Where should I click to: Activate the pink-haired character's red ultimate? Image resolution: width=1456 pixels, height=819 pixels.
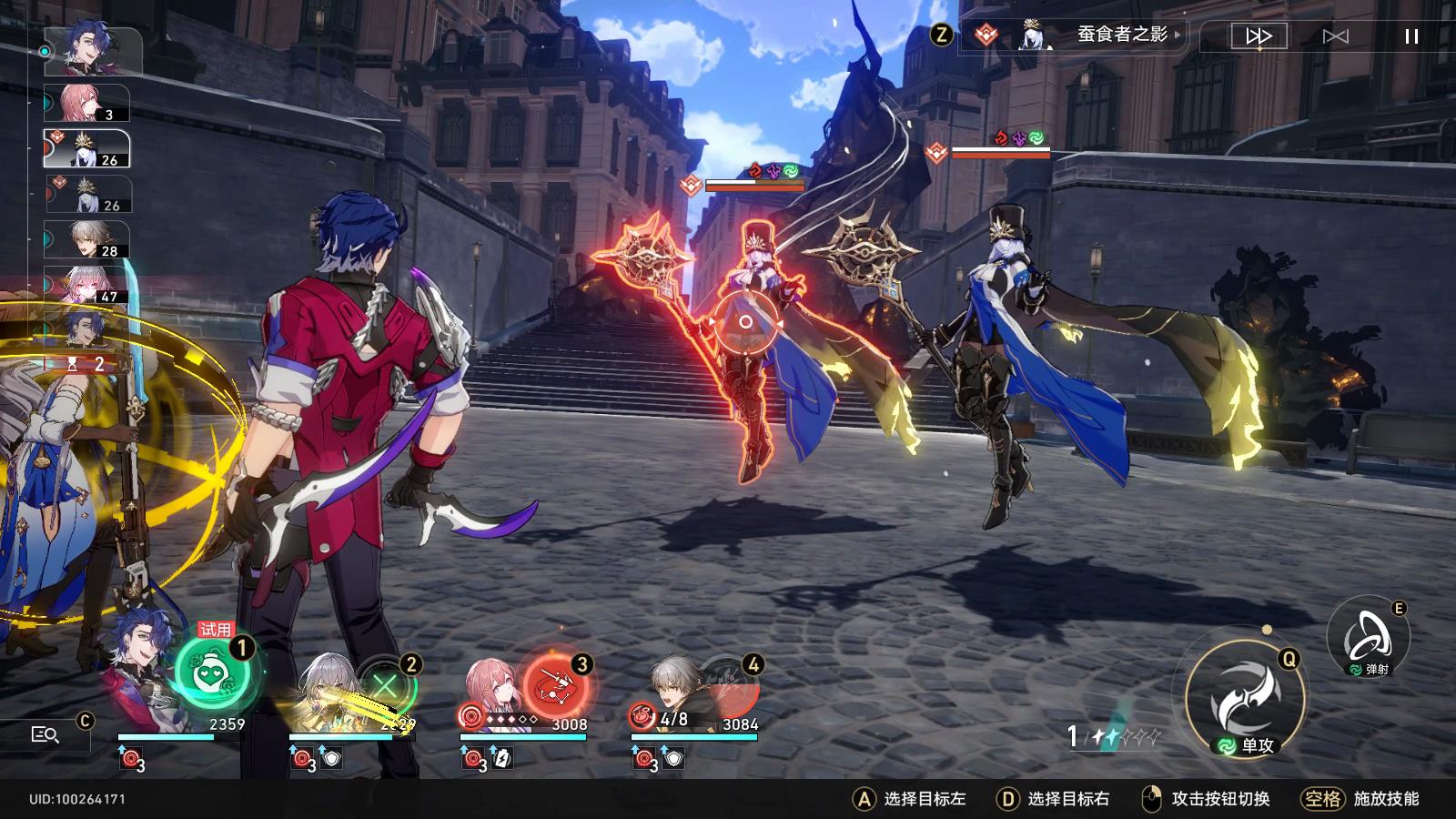click(x=555, y=686)
